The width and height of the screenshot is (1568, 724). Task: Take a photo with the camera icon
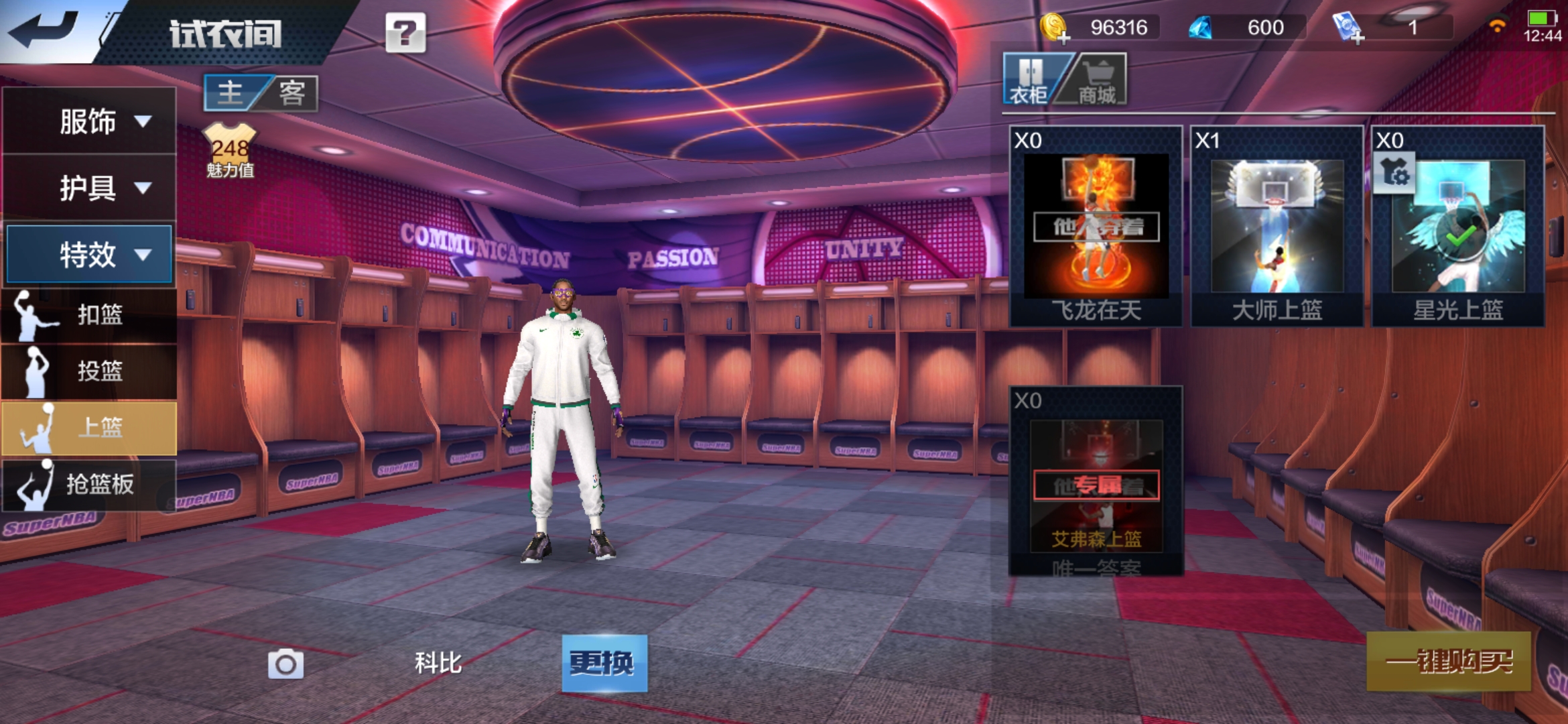[285, 664]
